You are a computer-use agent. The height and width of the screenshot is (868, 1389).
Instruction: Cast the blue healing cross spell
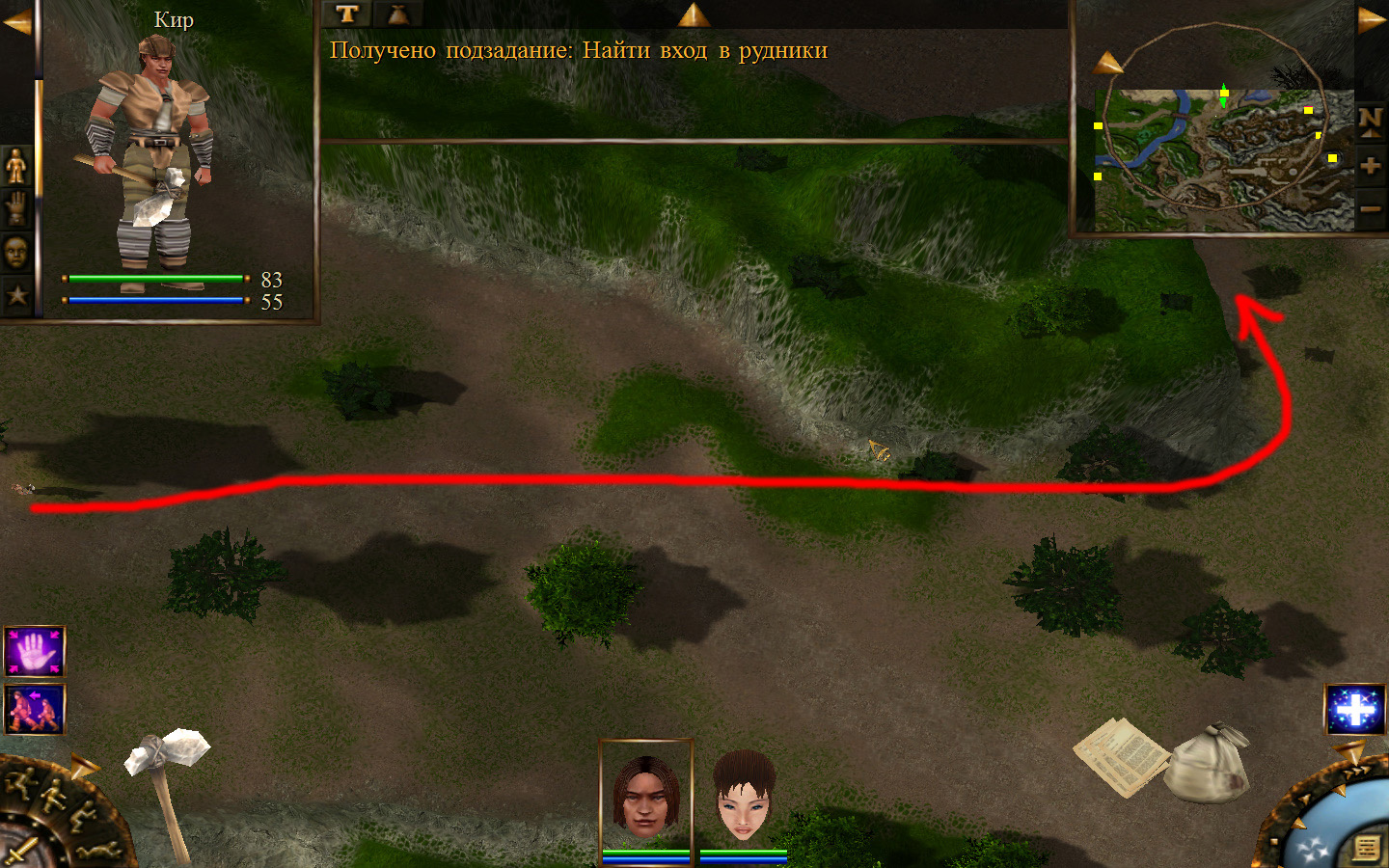click(1354, 710)
